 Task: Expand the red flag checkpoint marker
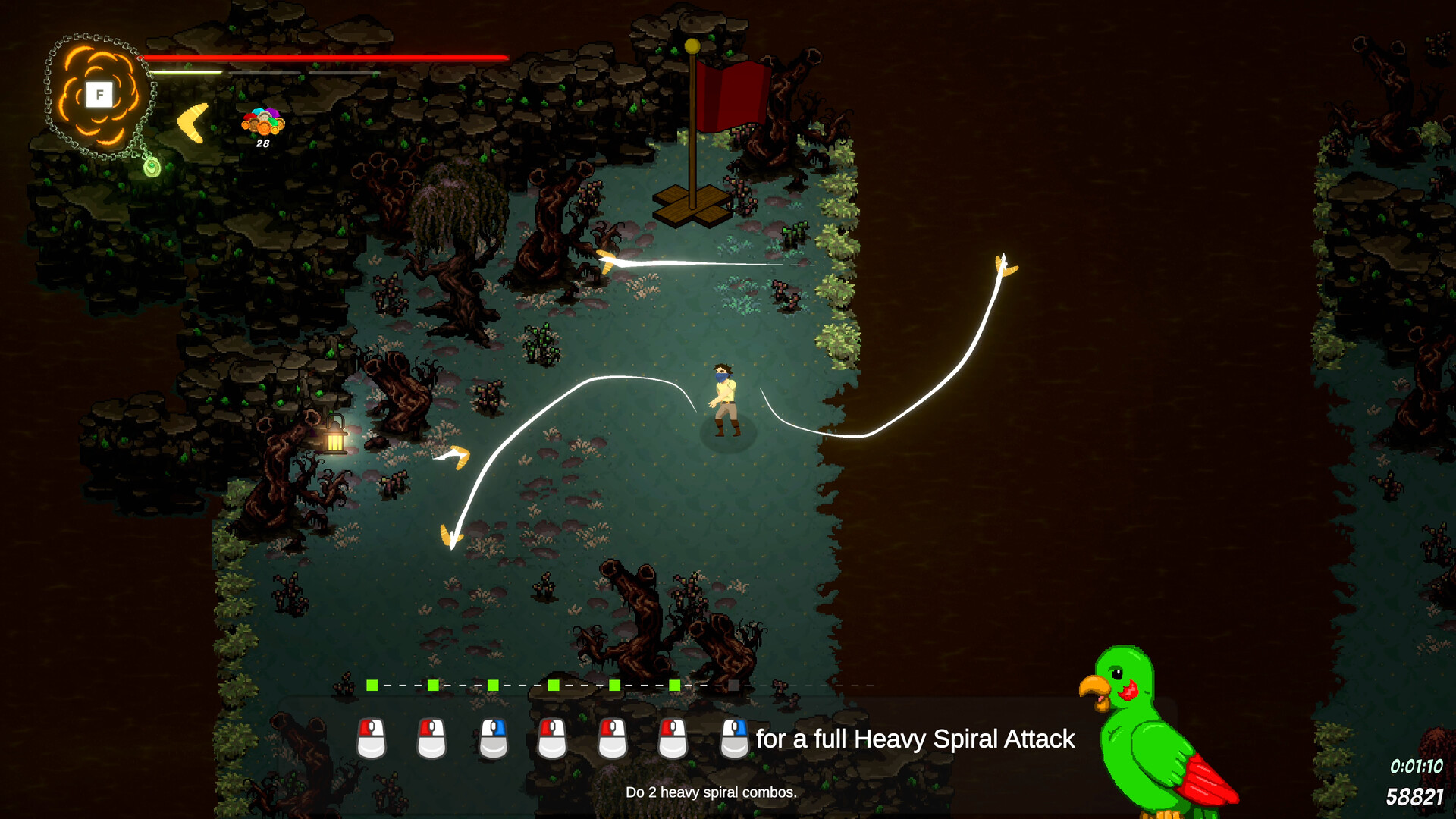coord(732,95)
